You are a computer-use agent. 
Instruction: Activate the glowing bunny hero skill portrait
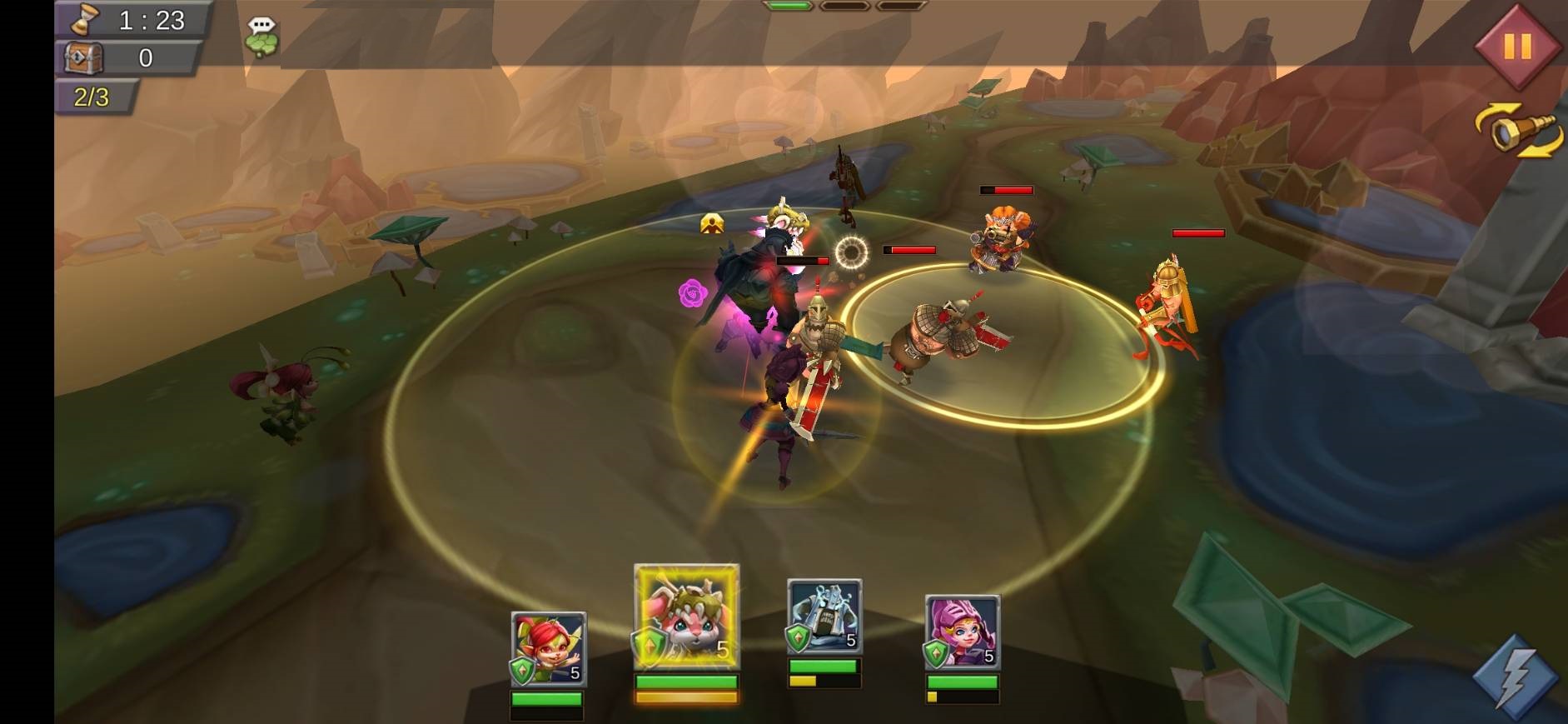[686, 617]
